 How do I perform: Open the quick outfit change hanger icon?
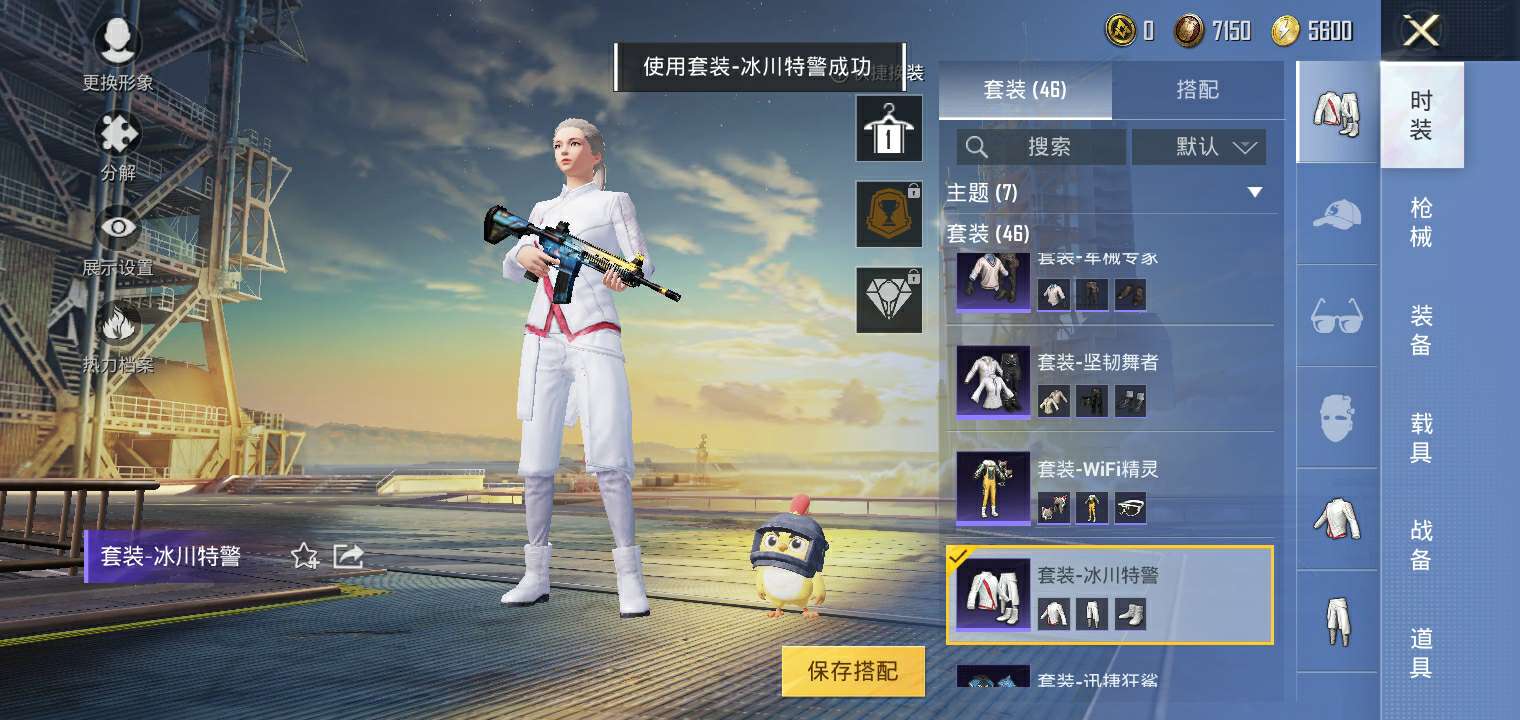click(887, 130)
